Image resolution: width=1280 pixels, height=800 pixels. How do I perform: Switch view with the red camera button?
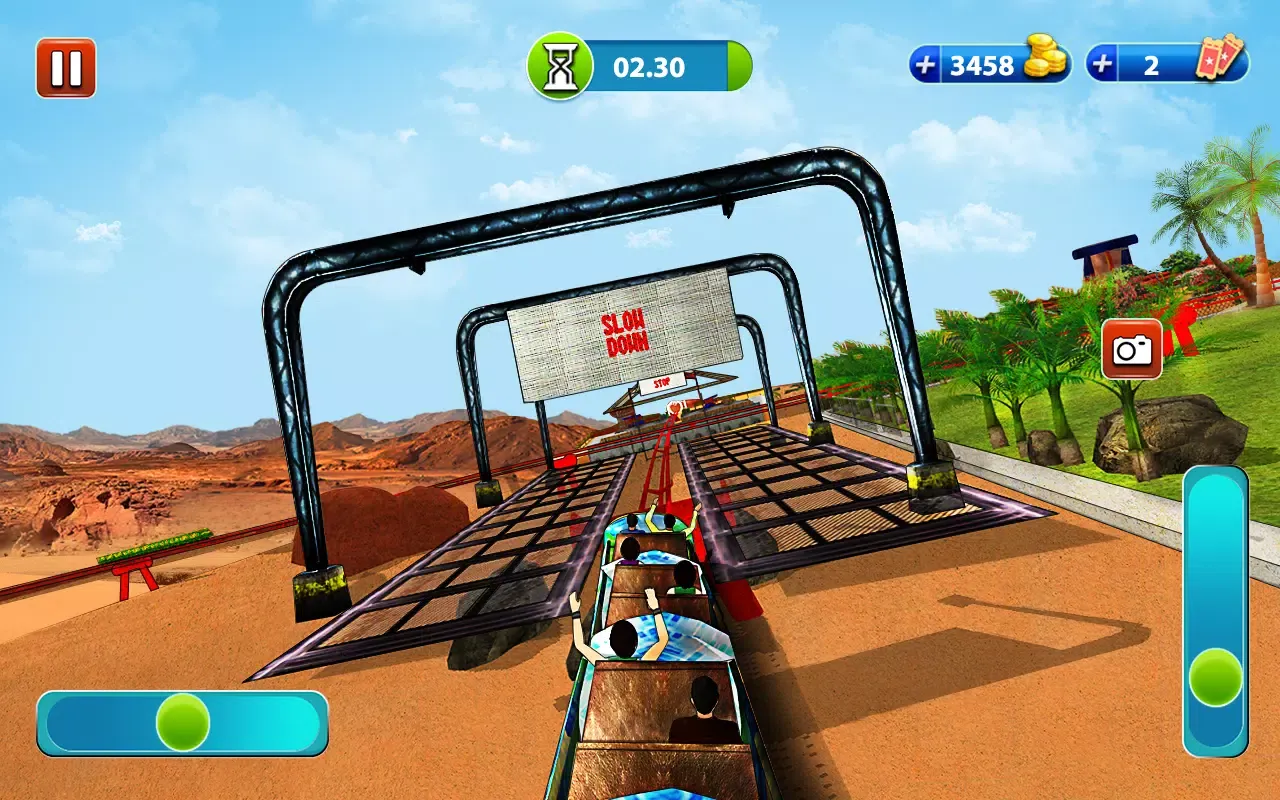pyautogui.click(x=1132, y=349)
